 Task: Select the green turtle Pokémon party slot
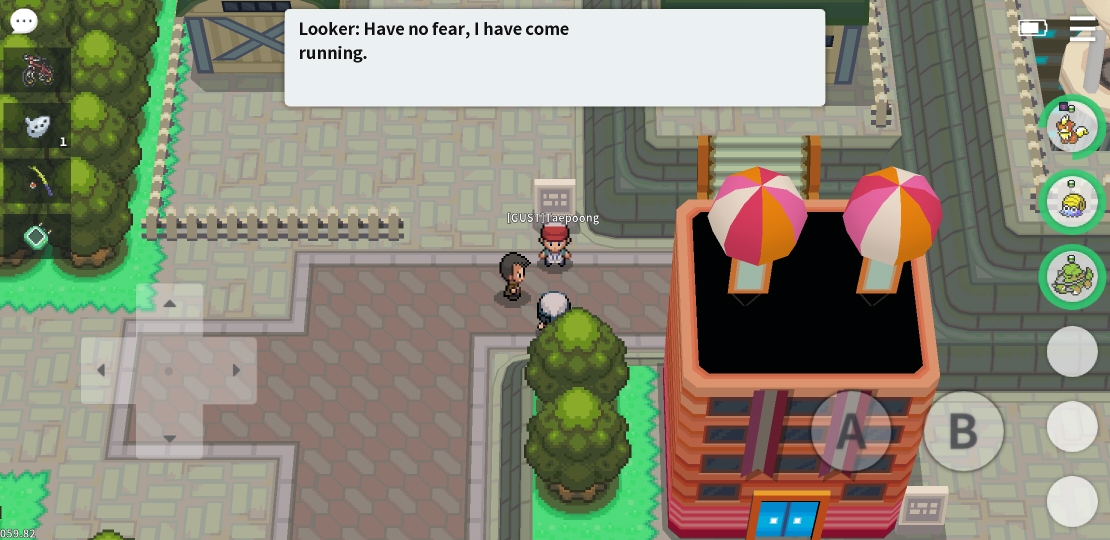point(1072,277)
